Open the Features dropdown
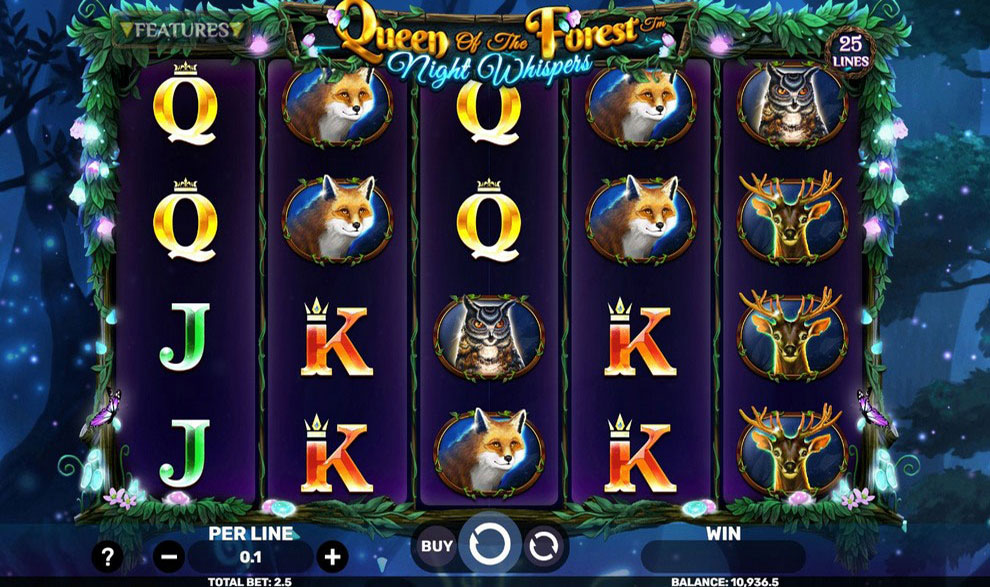This screenshot has width=990, height=587. 181,30
